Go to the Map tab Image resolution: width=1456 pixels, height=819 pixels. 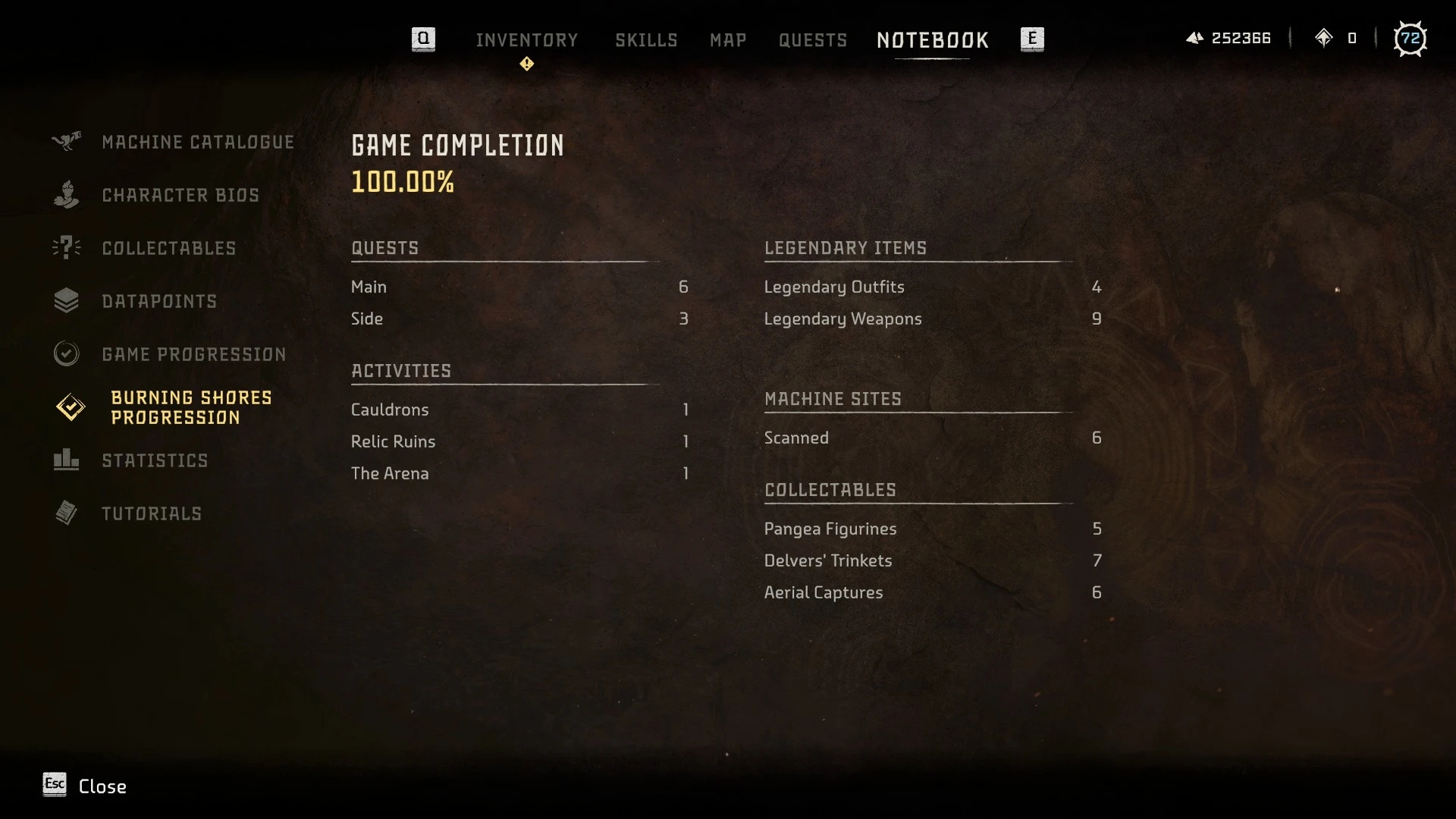pyautogui.click(x=728, y=40)
